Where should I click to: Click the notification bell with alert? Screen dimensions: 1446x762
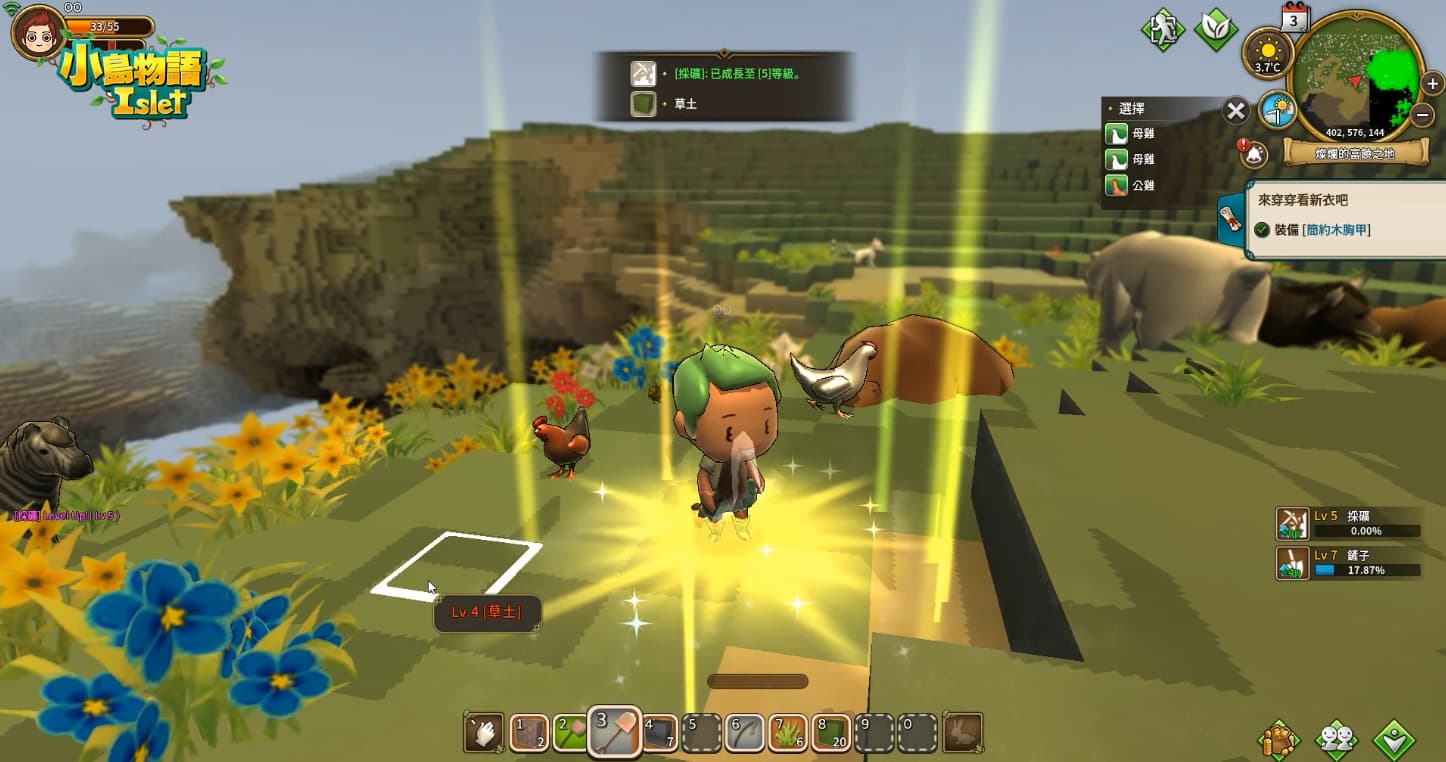pyautogui.click(x=1253, y=153)
